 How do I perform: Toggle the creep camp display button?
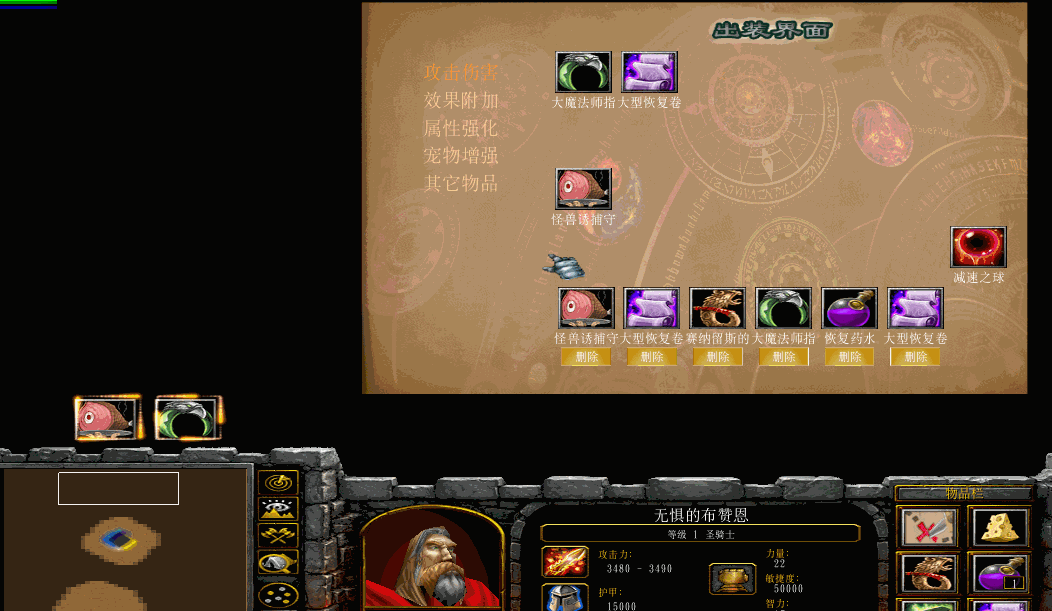278,563
